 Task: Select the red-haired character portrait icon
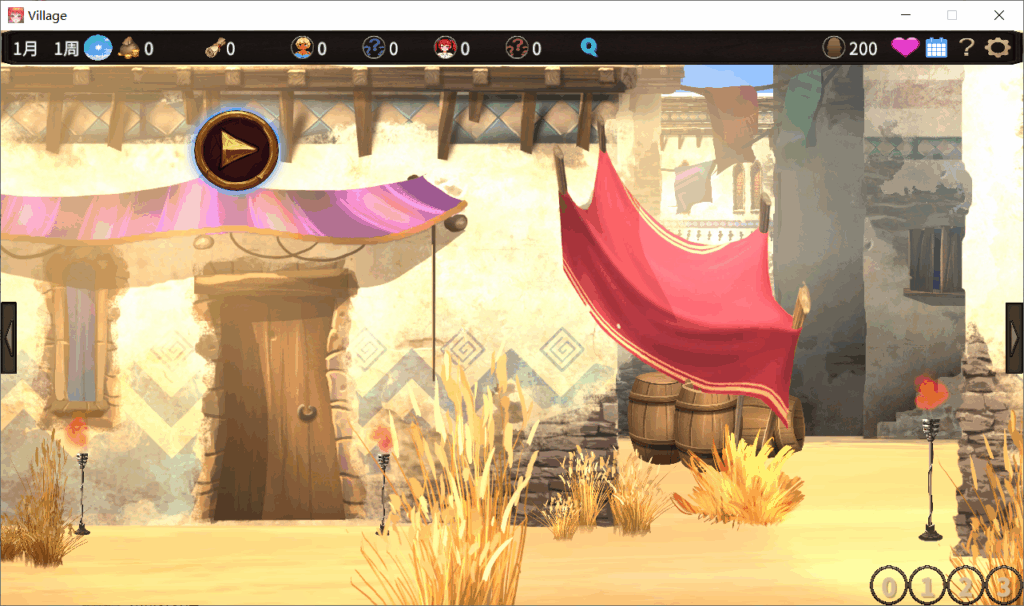445,47
